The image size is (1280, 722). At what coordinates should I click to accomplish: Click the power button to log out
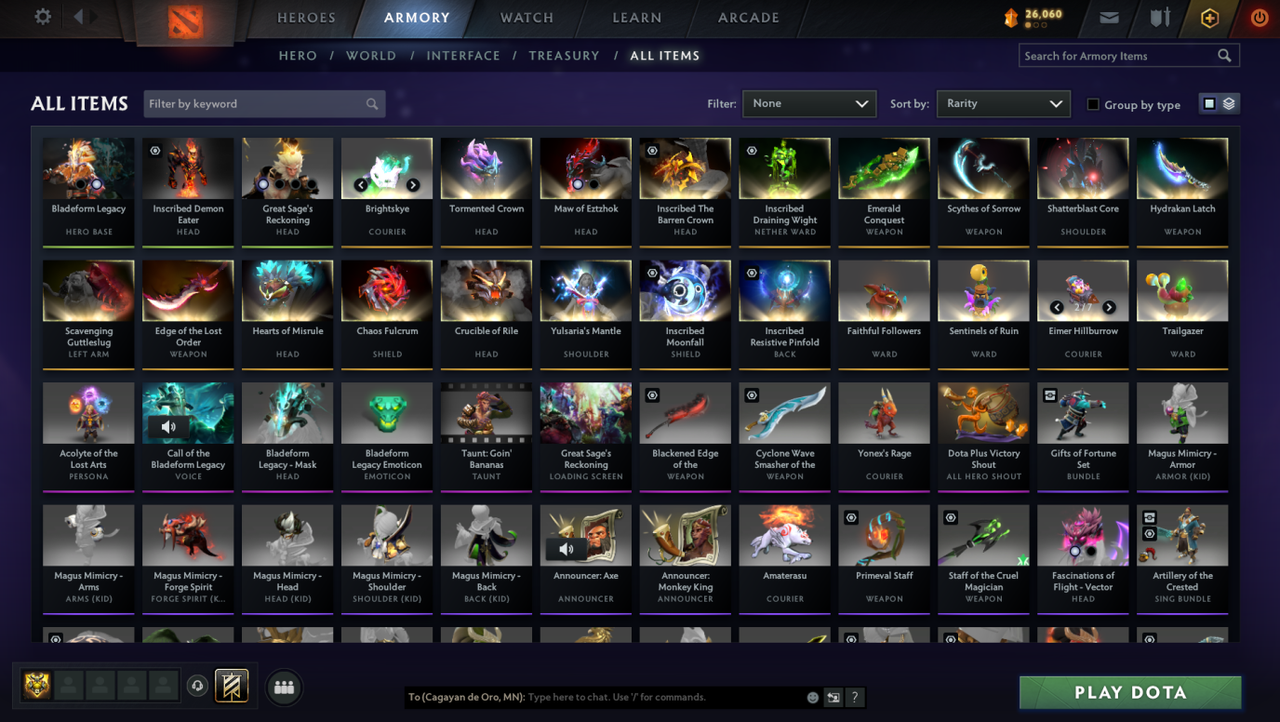pos(1258,17)
